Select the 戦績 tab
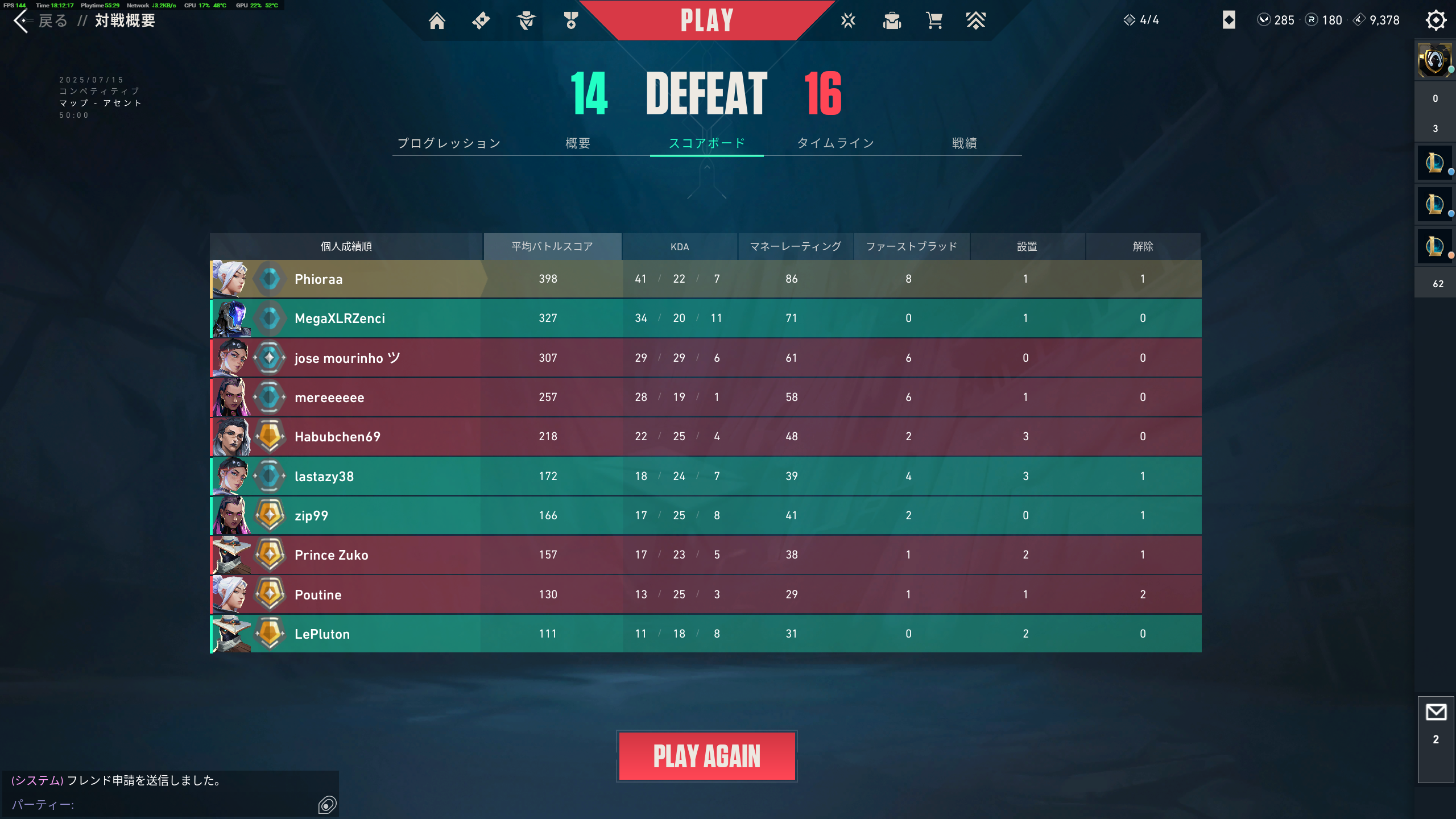 tap(965, 143)
